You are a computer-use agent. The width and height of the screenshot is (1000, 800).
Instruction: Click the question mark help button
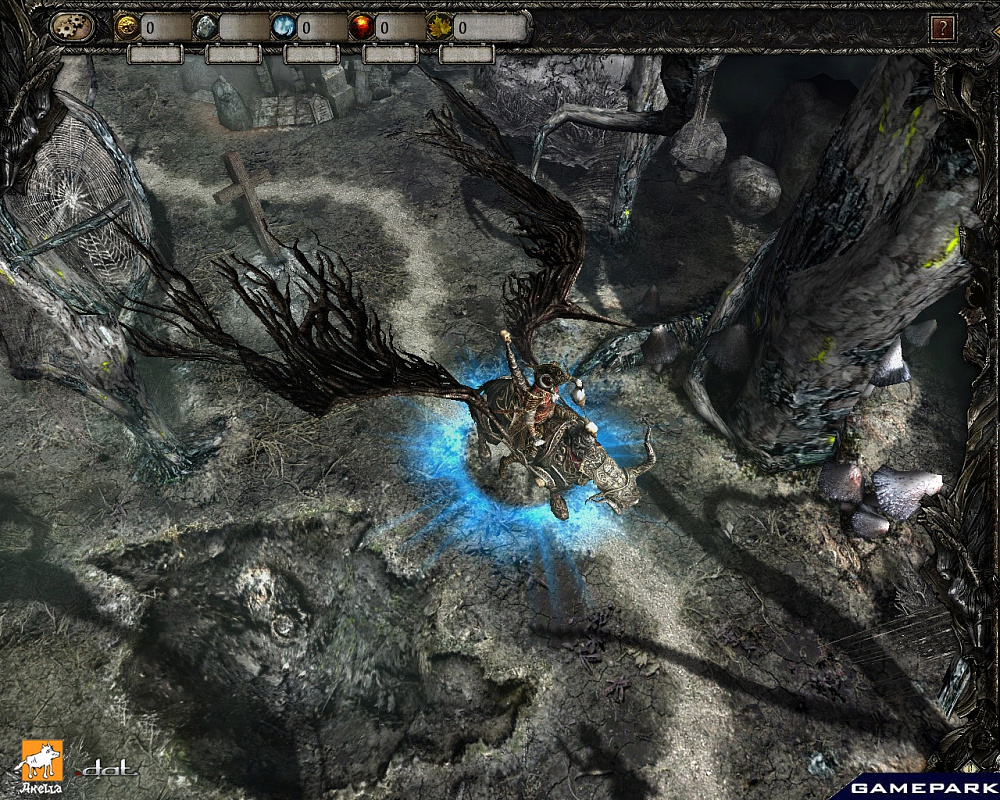(942, 28)
